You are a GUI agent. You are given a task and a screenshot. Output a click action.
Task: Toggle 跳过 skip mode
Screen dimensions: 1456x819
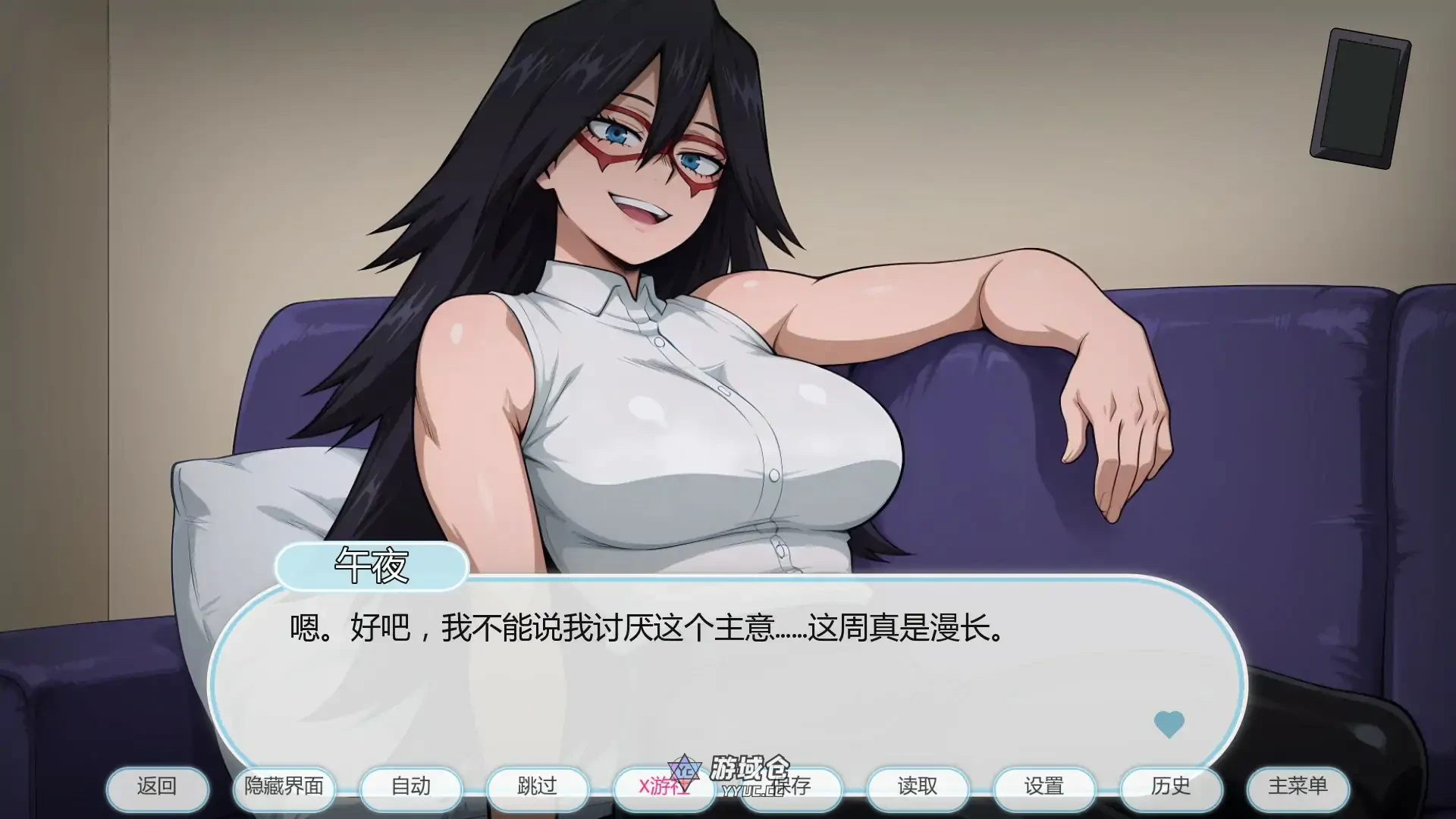[537, 788]
